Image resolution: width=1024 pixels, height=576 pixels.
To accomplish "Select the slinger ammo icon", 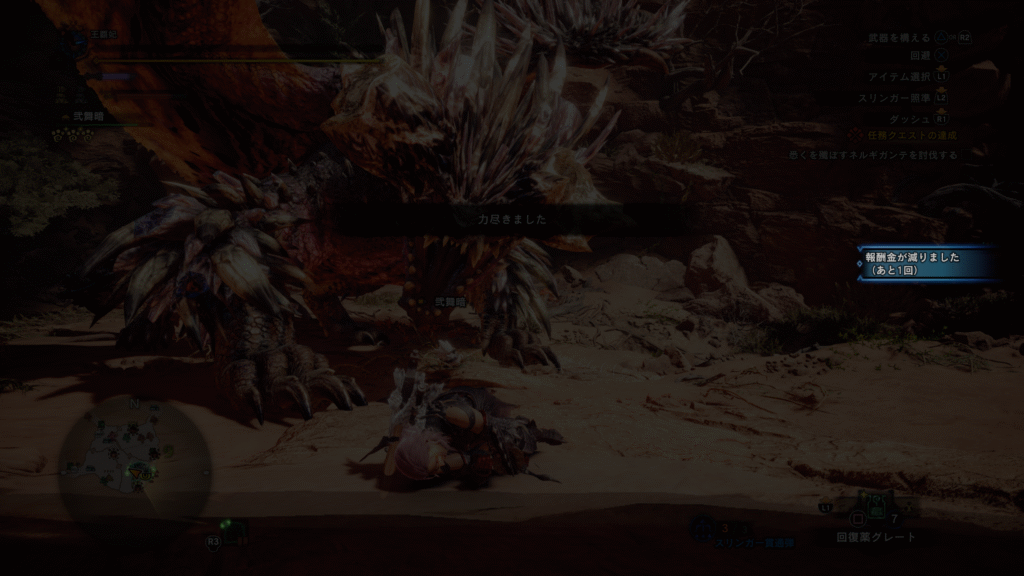I will [703, 526].
